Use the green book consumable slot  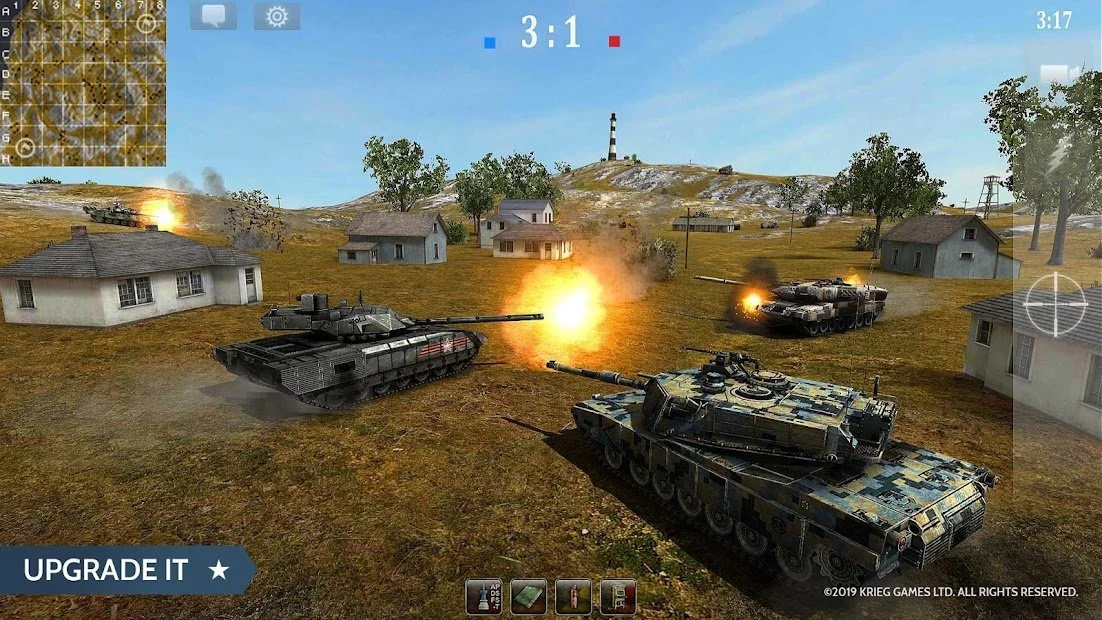click(x=529, y=597)
